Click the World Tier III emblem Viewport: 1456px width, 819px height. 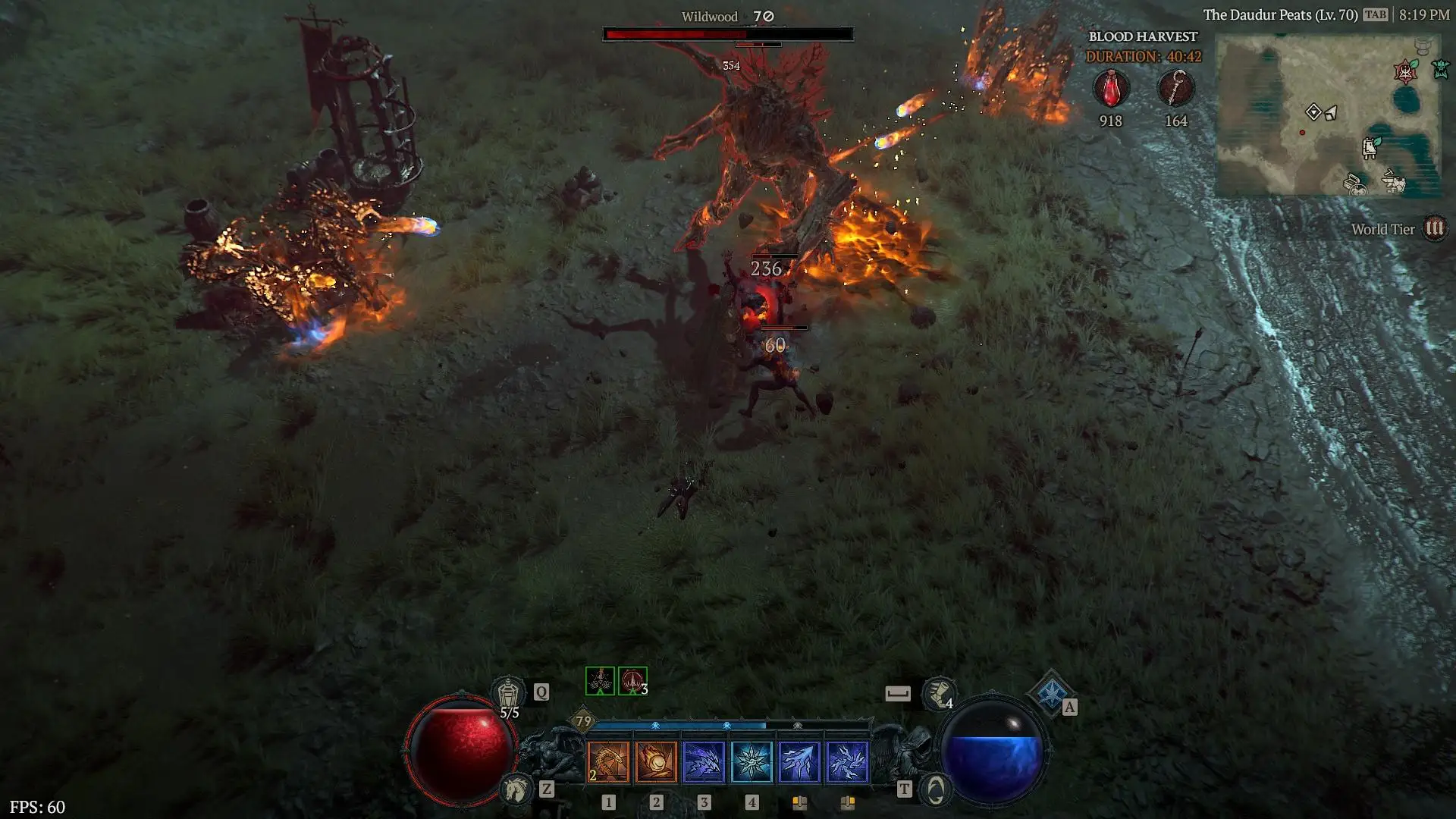coord(1434,229)
